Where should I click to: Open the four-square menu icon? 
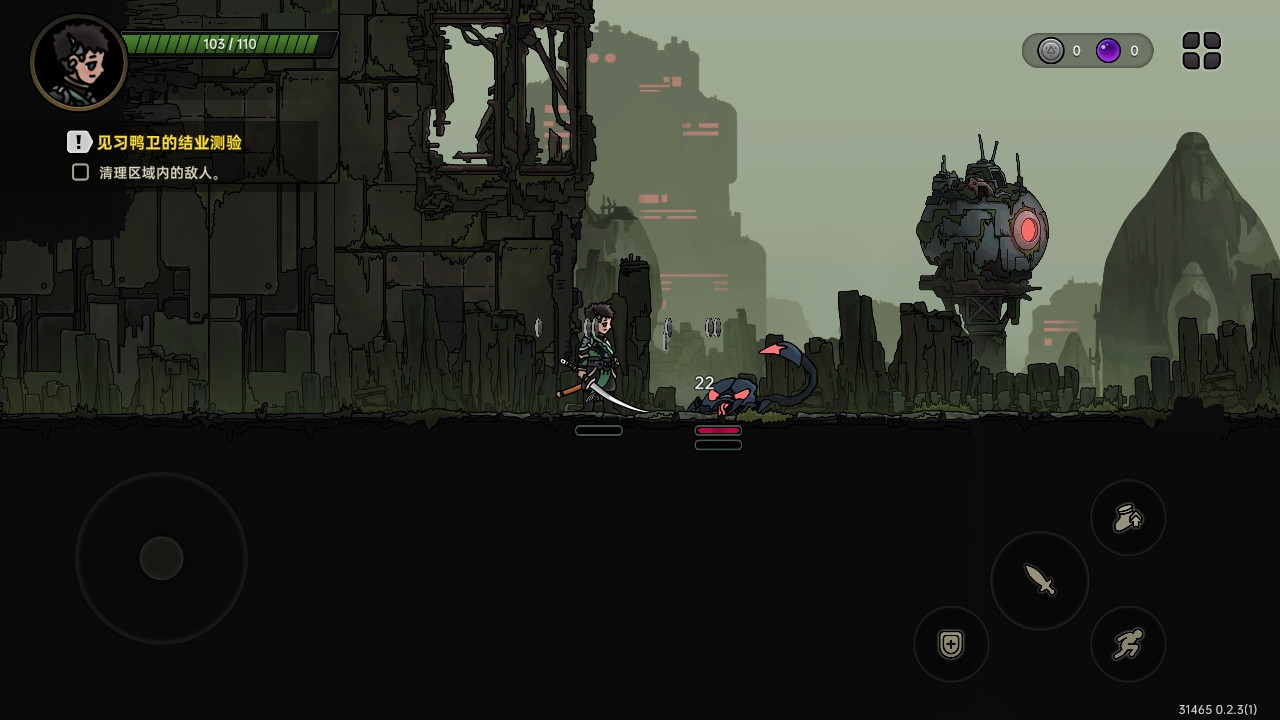[x=1201, y=51]
